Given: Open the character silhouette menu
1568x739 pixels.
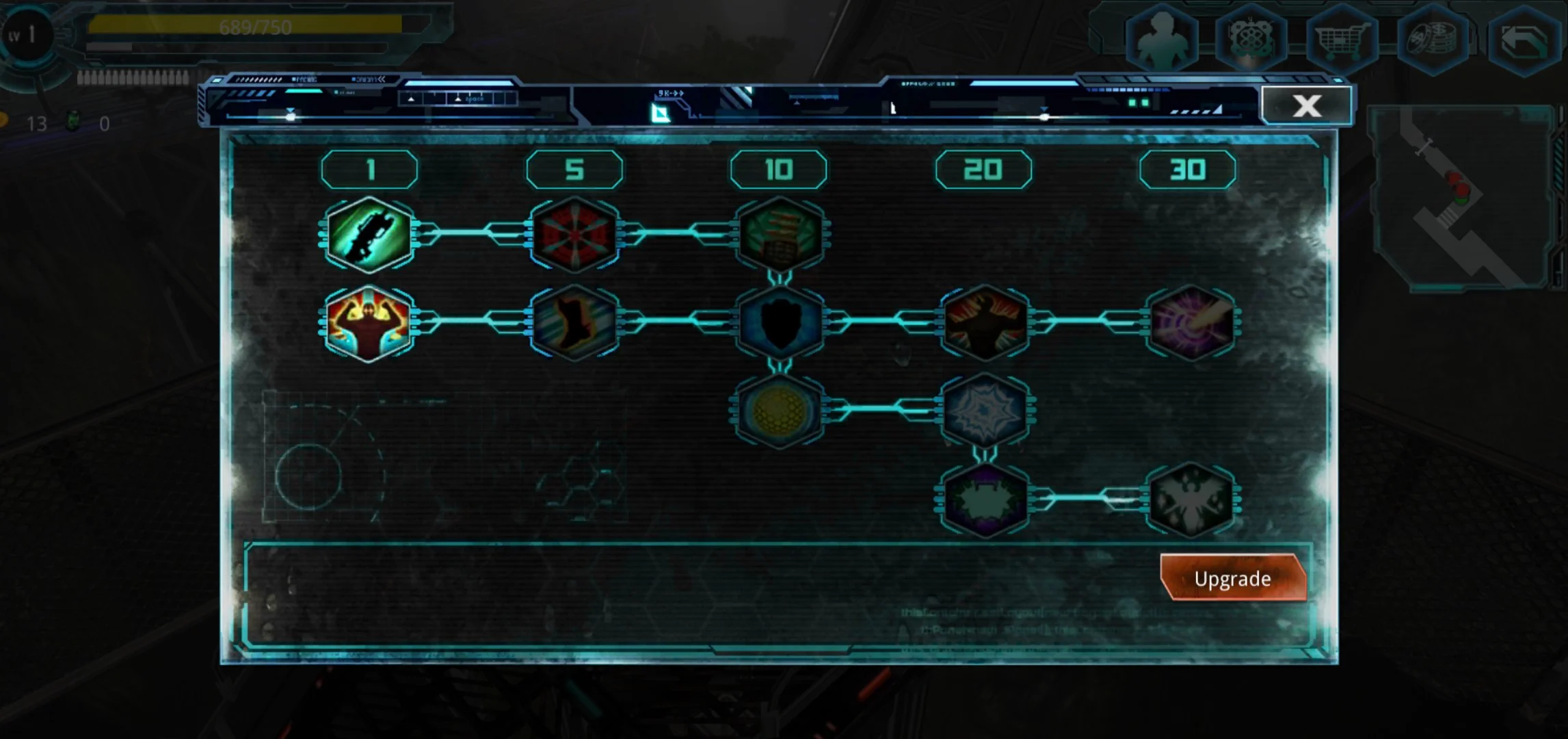Looking at the screenshot, I should 1162,40.
